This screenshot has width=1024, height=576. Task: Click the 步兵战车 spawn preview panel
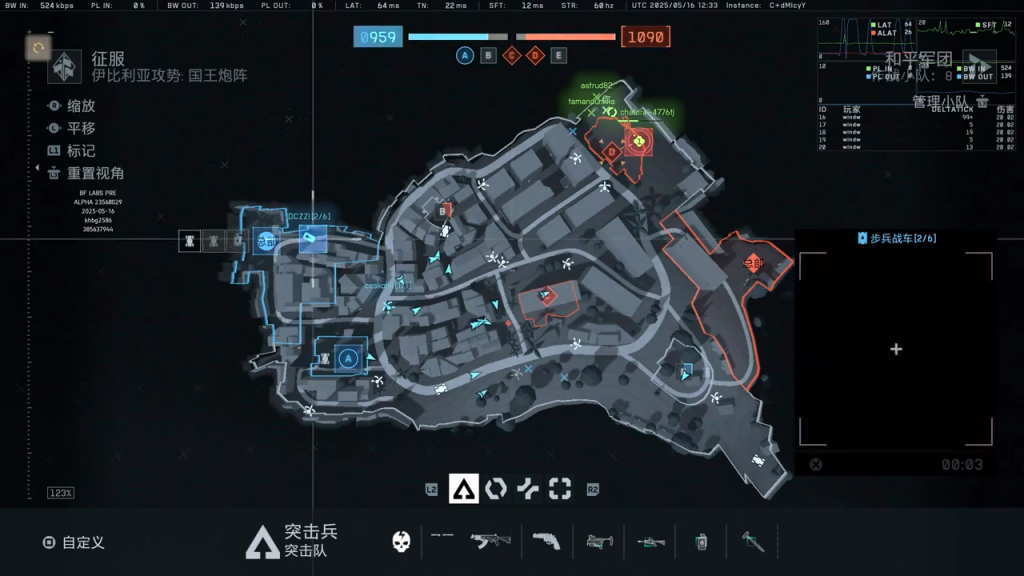tap(895, 349)
